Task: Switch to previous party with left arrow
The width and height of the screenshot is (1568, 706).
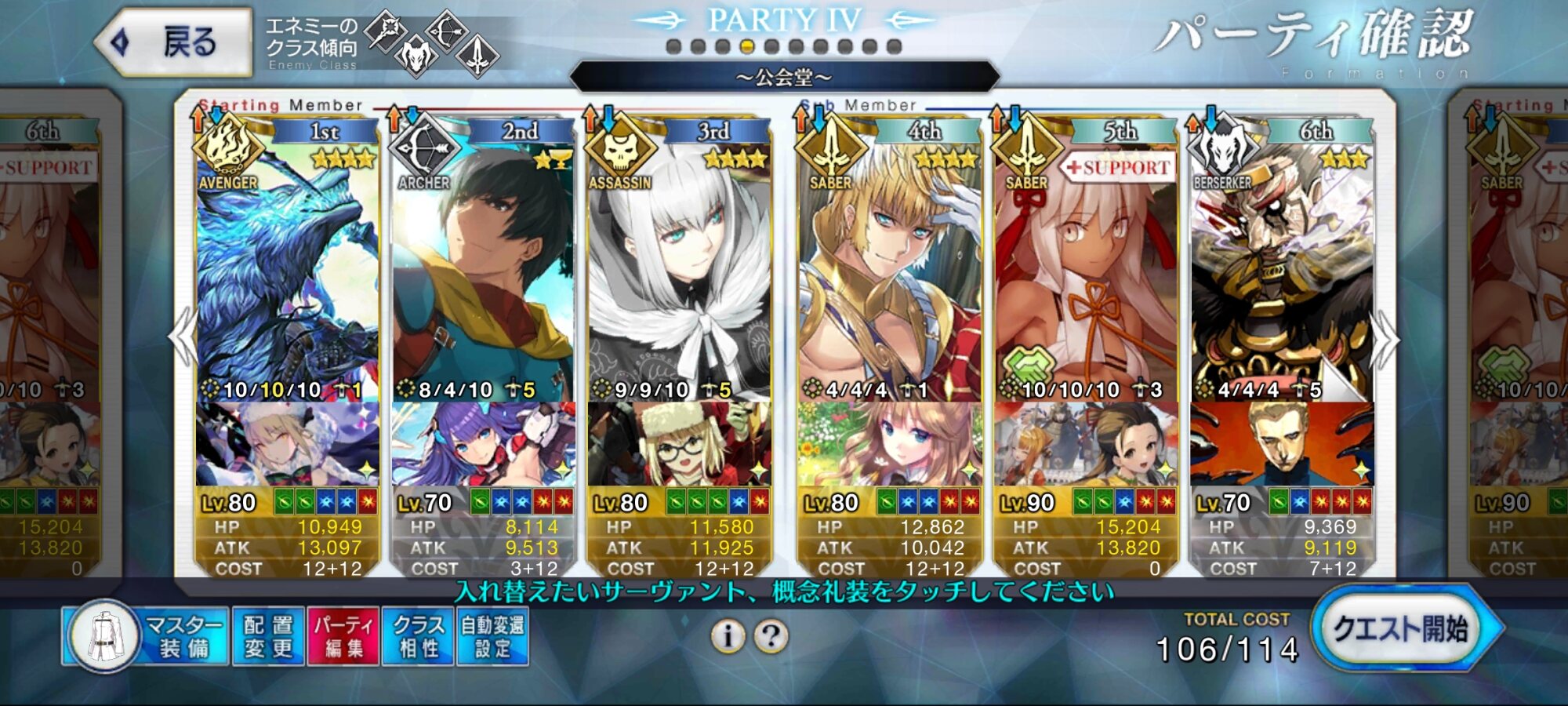Action: click(x=183, y=337)
